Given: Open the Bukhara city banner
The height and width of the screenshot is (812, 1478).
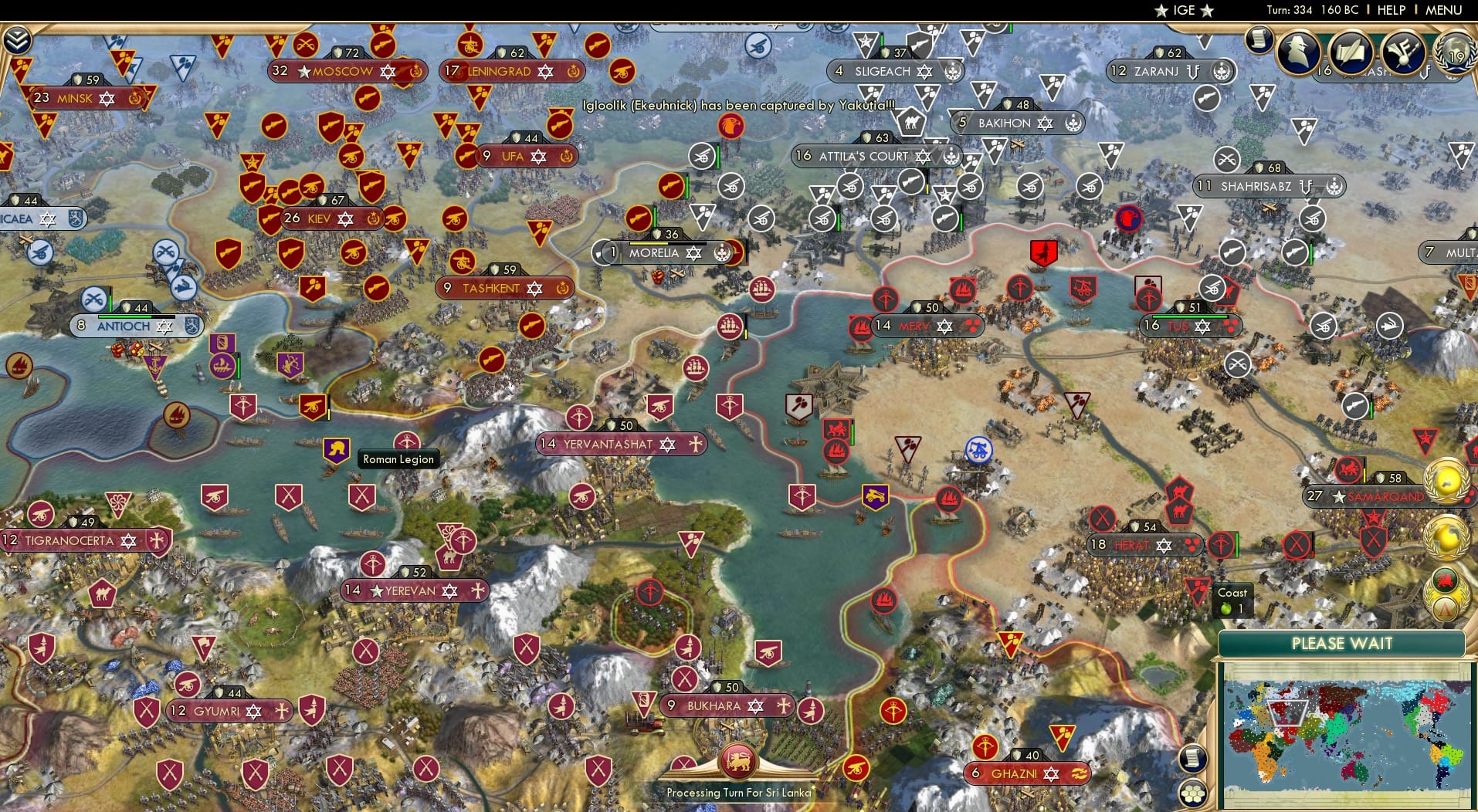Looking at the screenshot, I should click(726, 705).
